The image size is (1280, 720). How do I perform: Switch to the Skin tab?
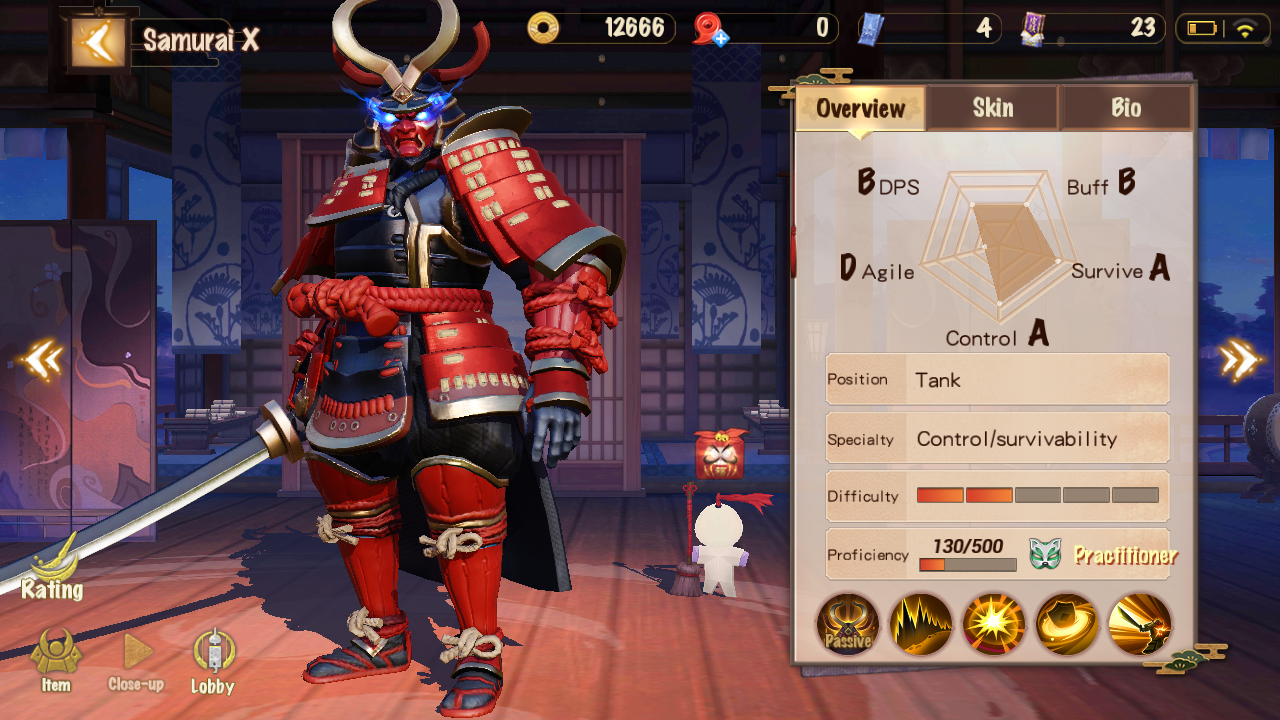click(x=992, y=108)
